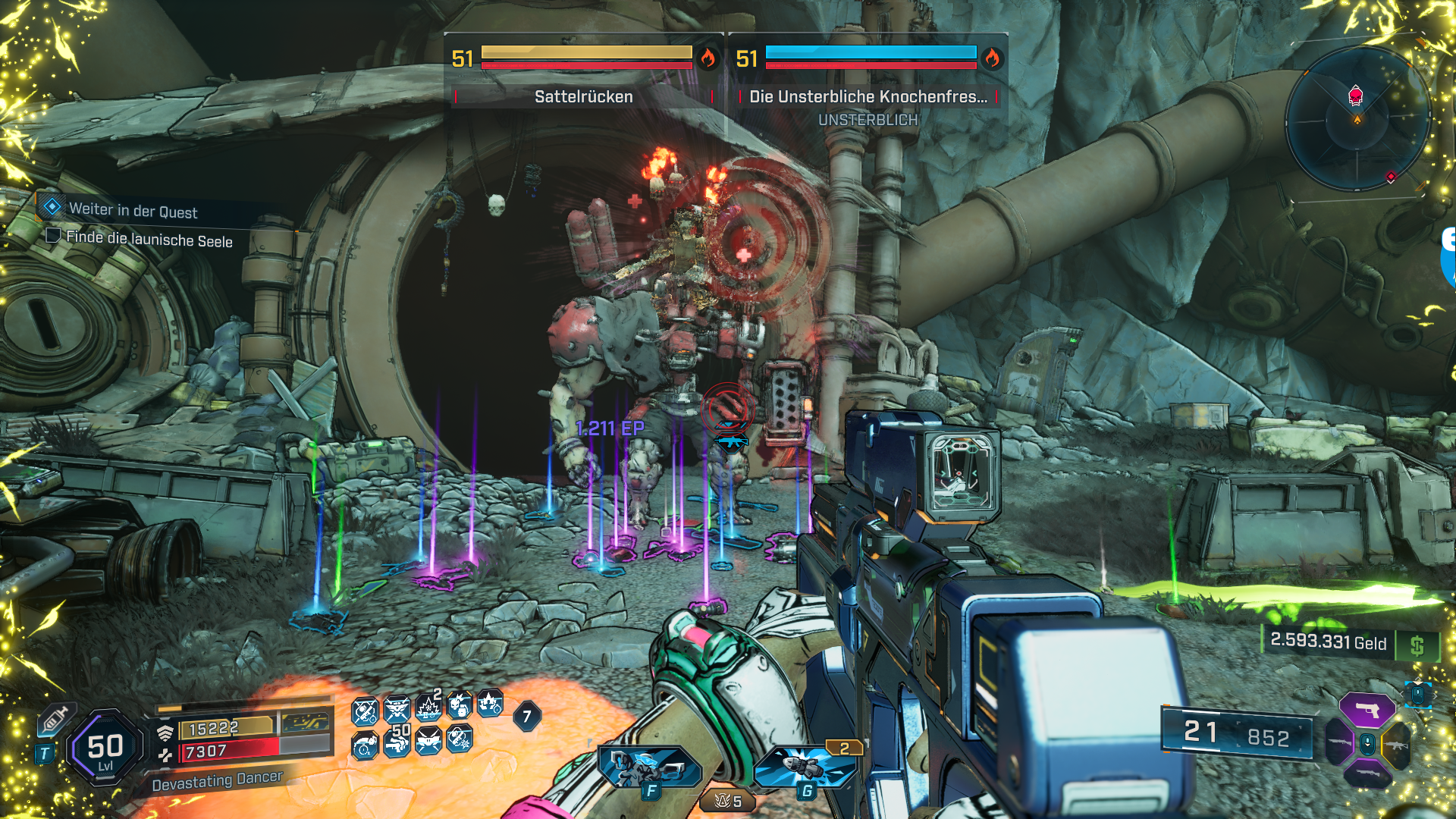Activate the action skill icon labeled F
The height and width of the screenshot is (819, 1456).
649,768
